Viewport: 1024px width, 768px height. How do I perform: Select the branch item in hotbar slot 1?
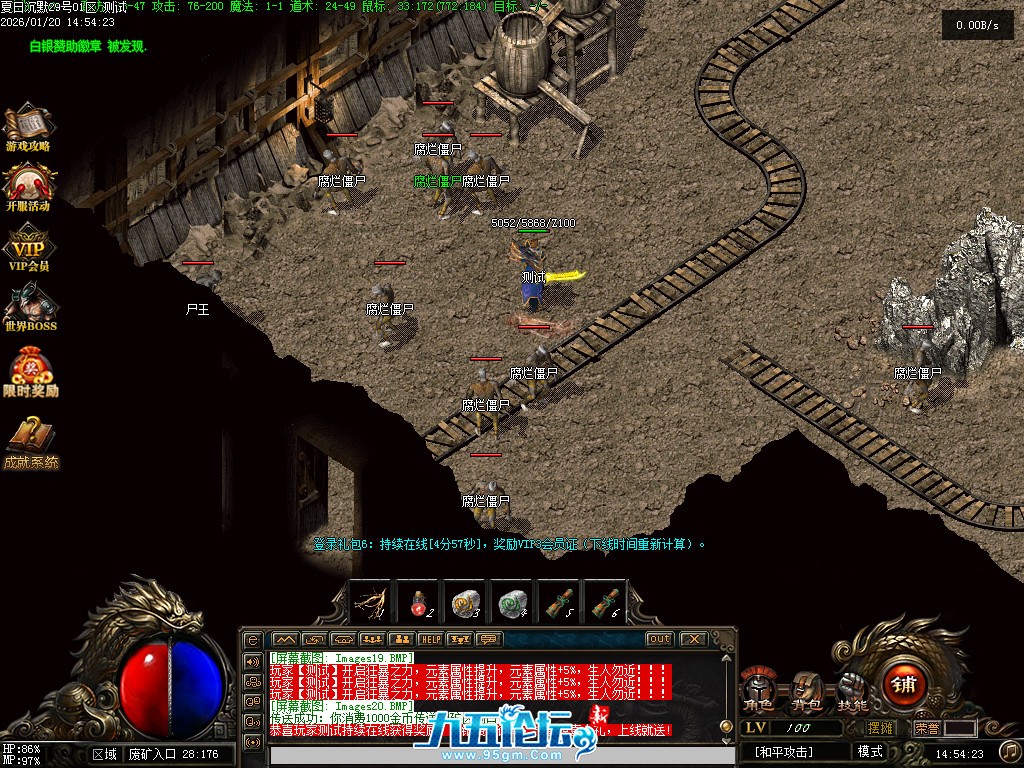371,602
